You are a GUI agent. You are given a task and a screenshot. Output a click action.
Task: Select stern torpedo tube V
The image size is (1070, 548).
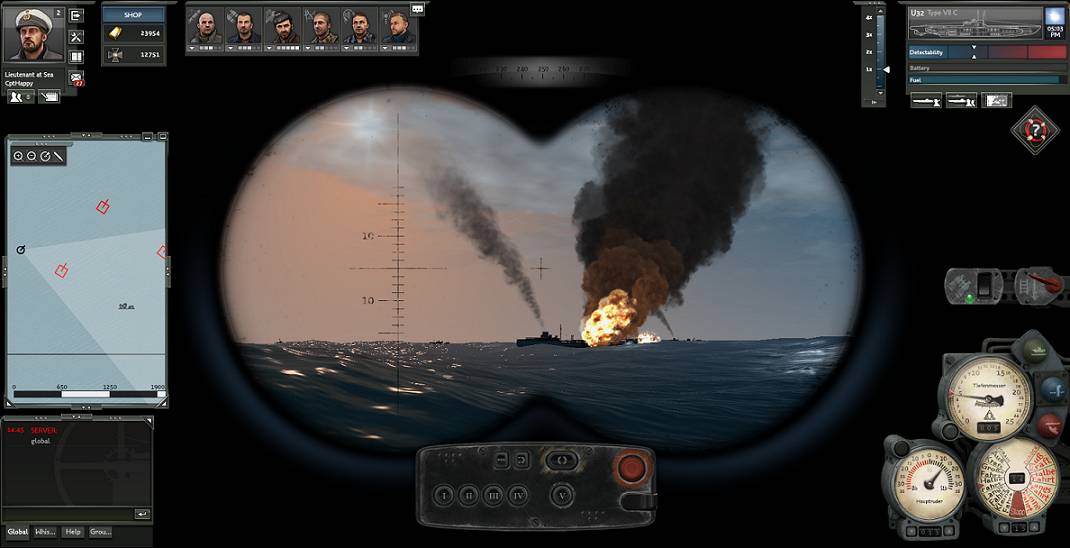click(564, 494)
